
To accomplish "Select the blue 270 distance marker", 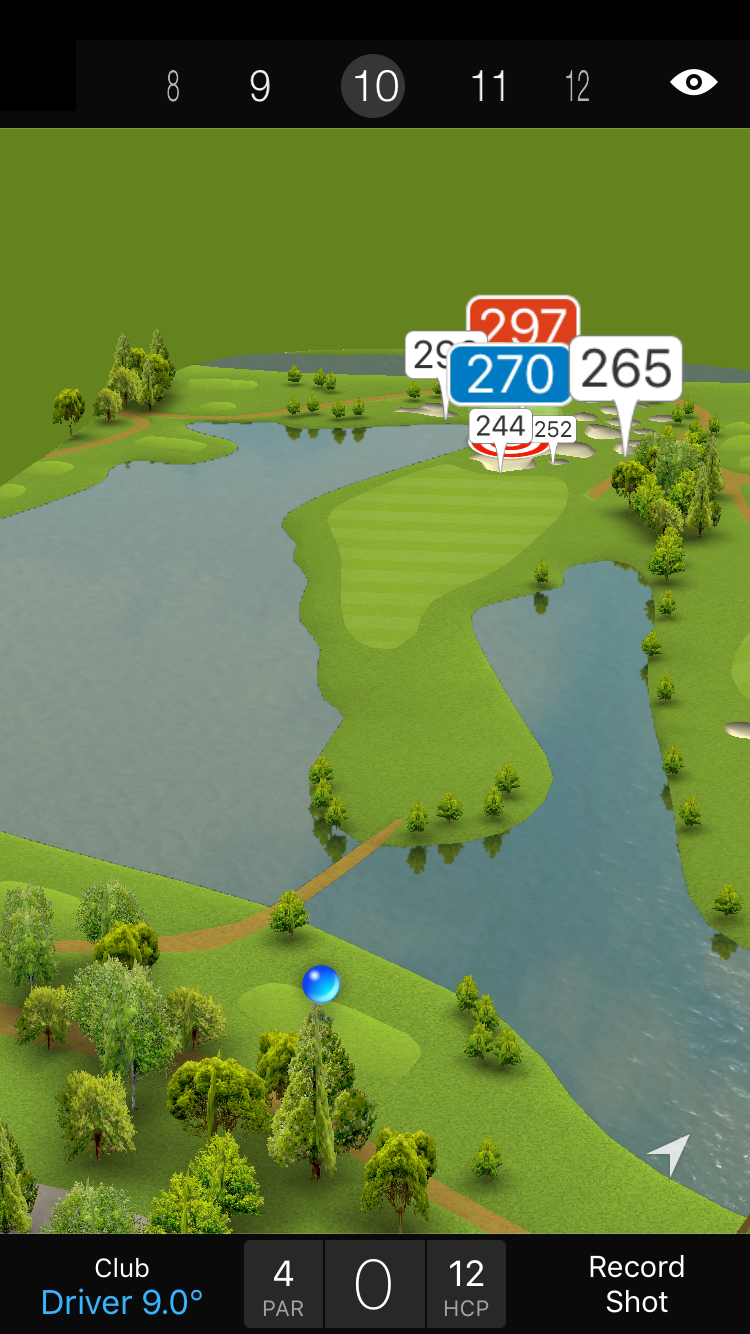I will (x=510, y=374).
